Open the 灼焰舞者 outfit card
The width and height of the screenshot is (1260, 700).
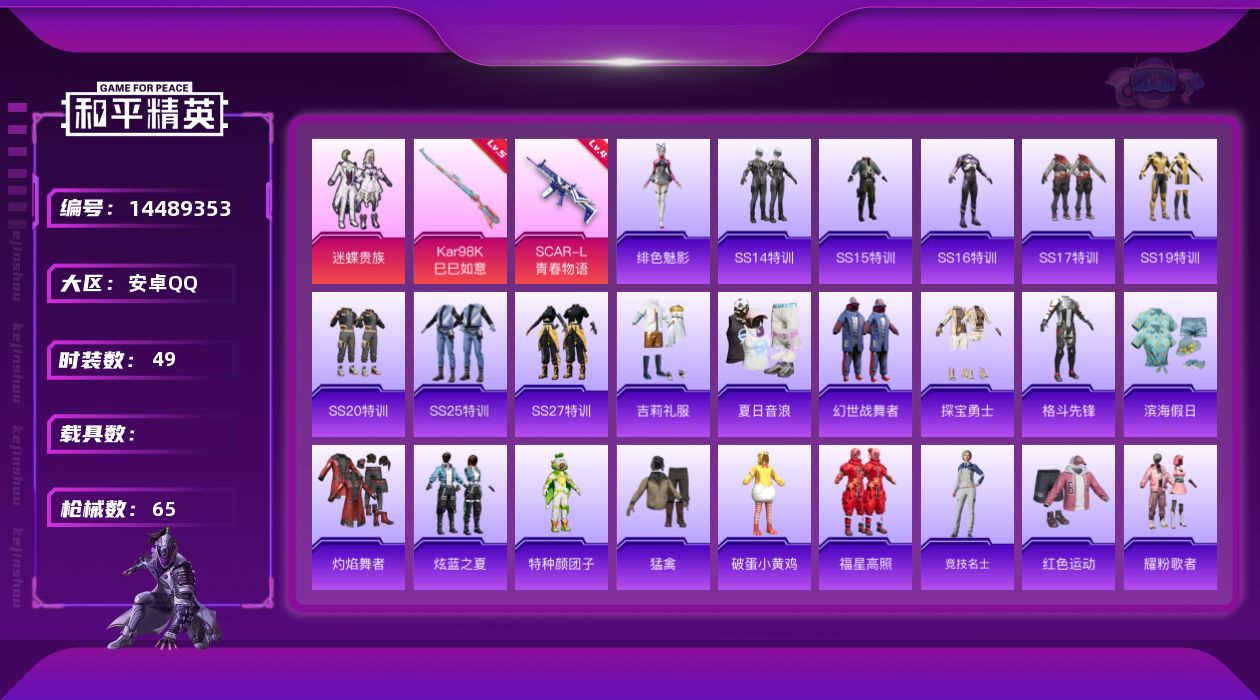point(358,517)
